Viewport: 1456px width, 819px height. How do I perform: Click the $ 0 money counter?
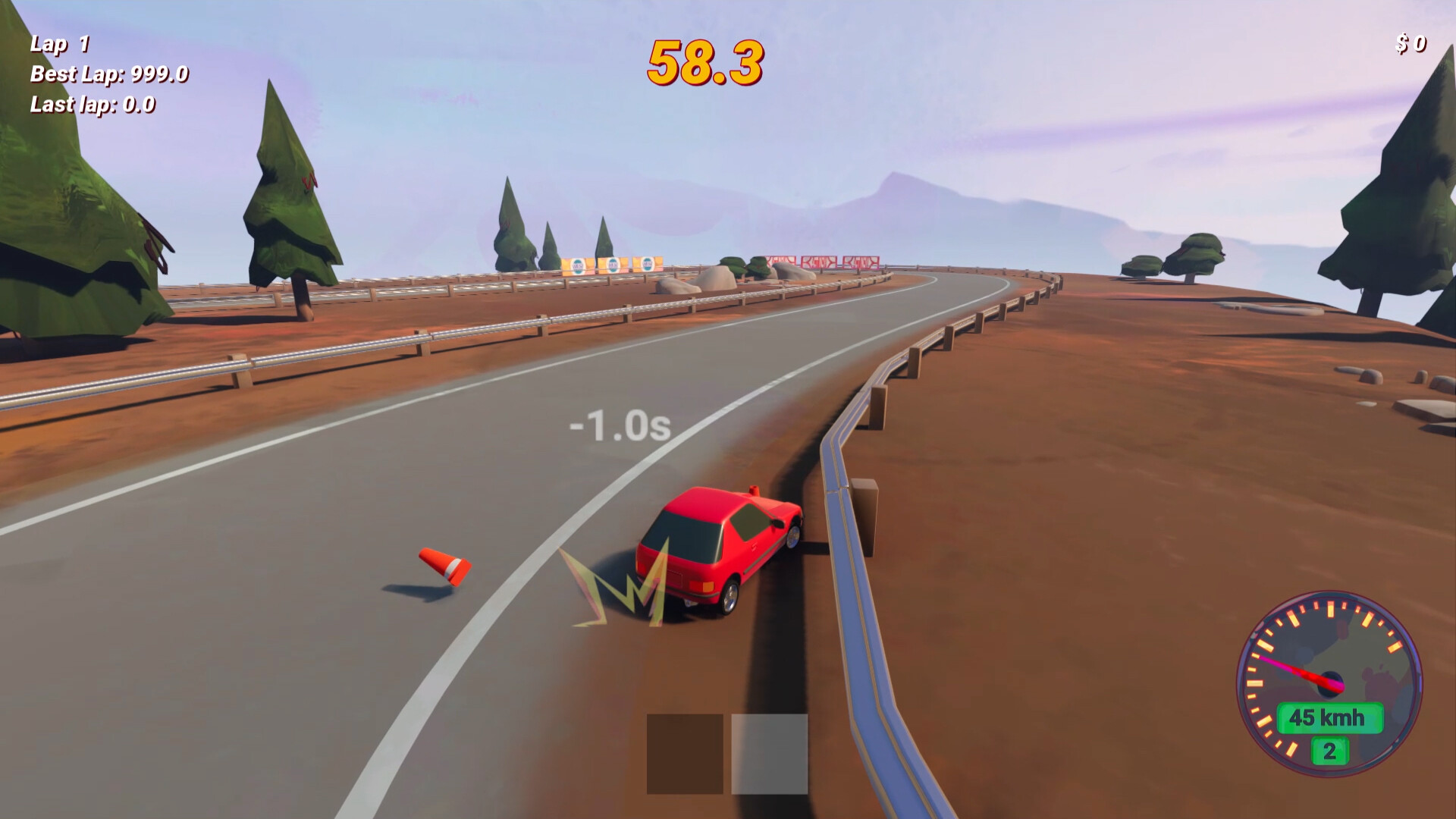coord(1411,43)
